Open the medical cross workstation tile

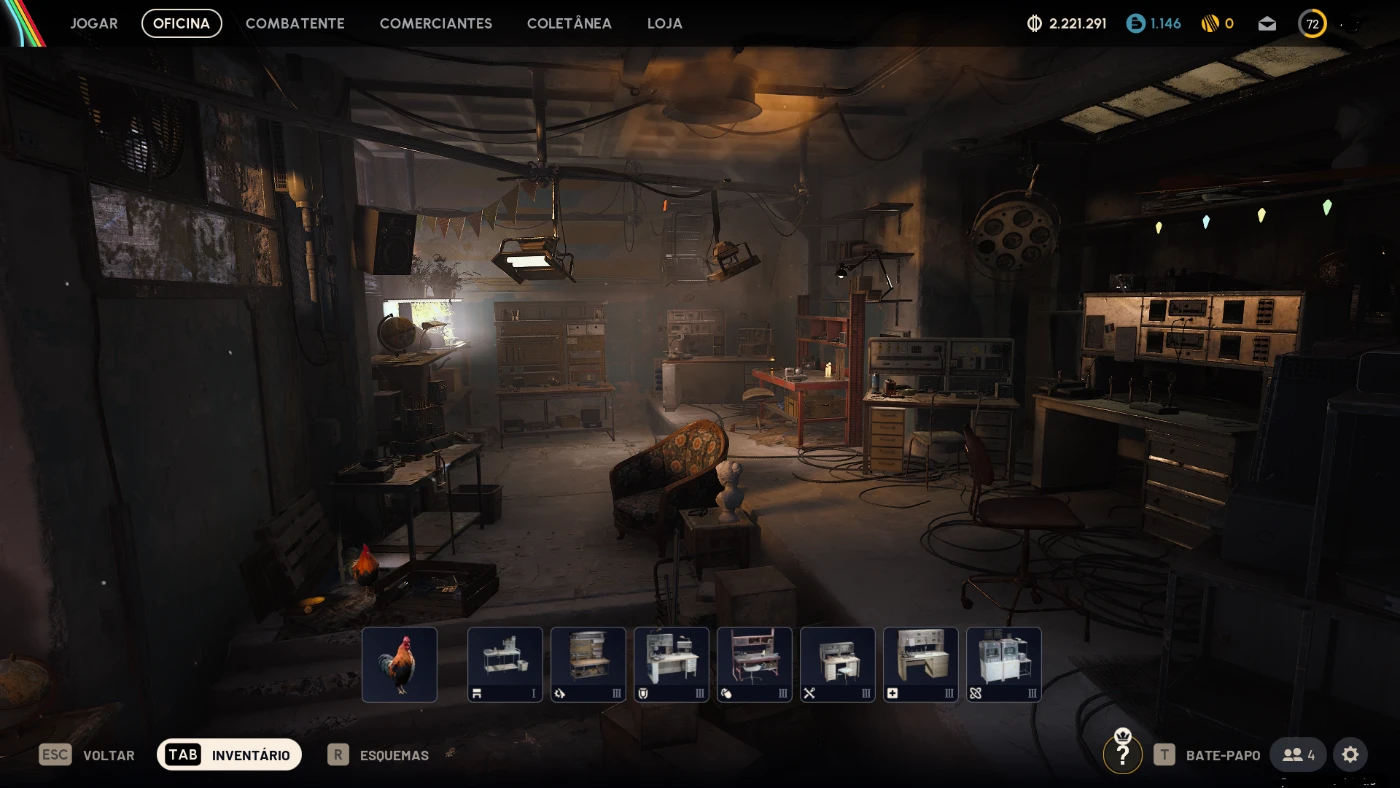pos(920,664)
